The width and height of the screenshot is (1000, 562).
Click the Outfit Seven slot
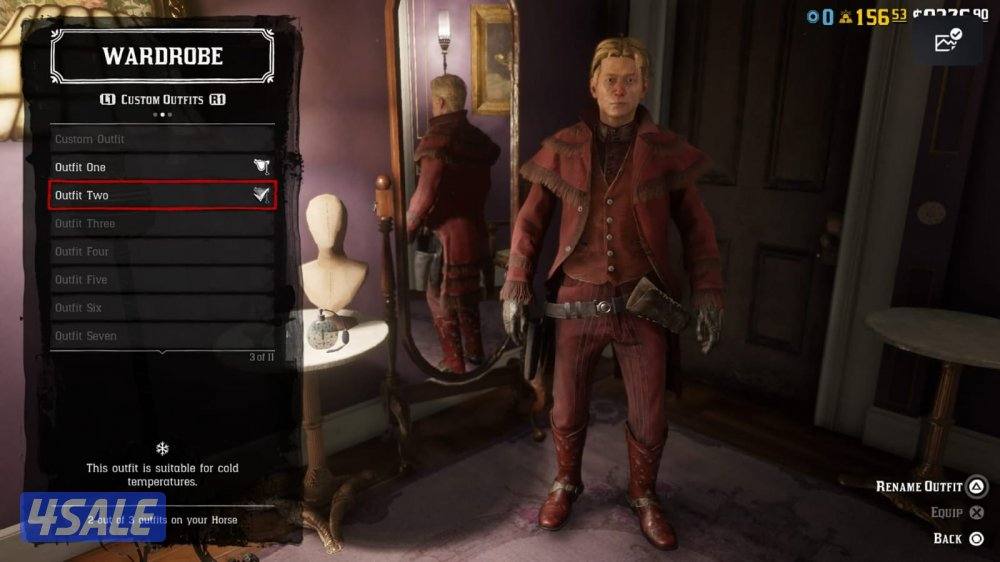click(161, 336)
